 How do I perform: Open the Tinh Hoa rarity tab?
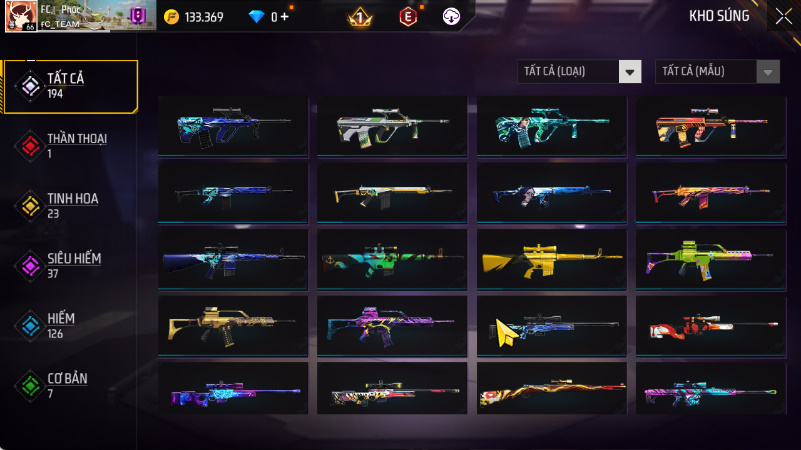coord(70,205)
